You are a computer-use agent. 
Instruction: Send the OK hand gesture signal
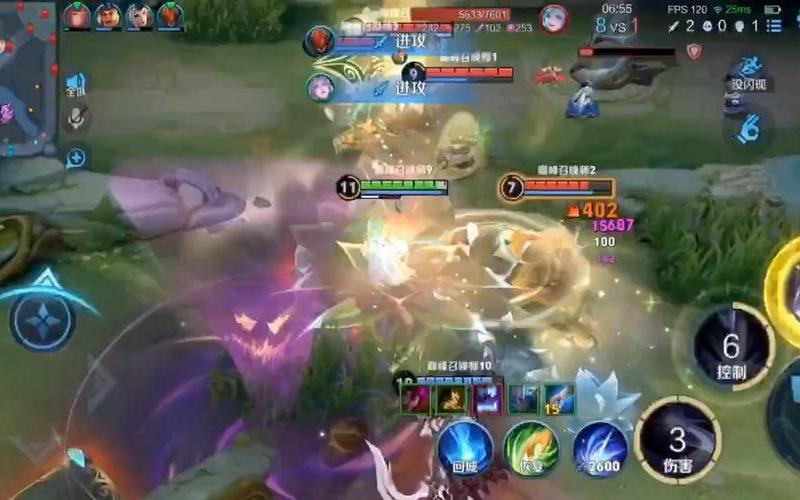pos(748,128)
